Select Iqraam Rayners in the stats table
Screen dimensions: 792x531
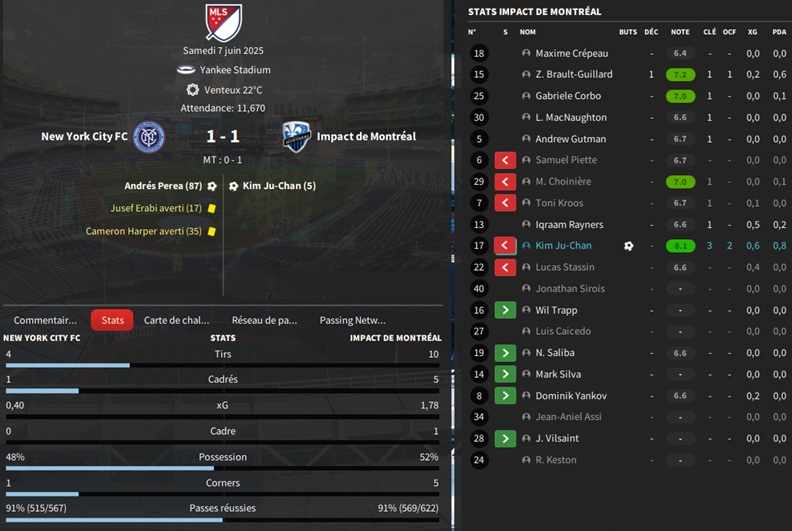point(569,225)
